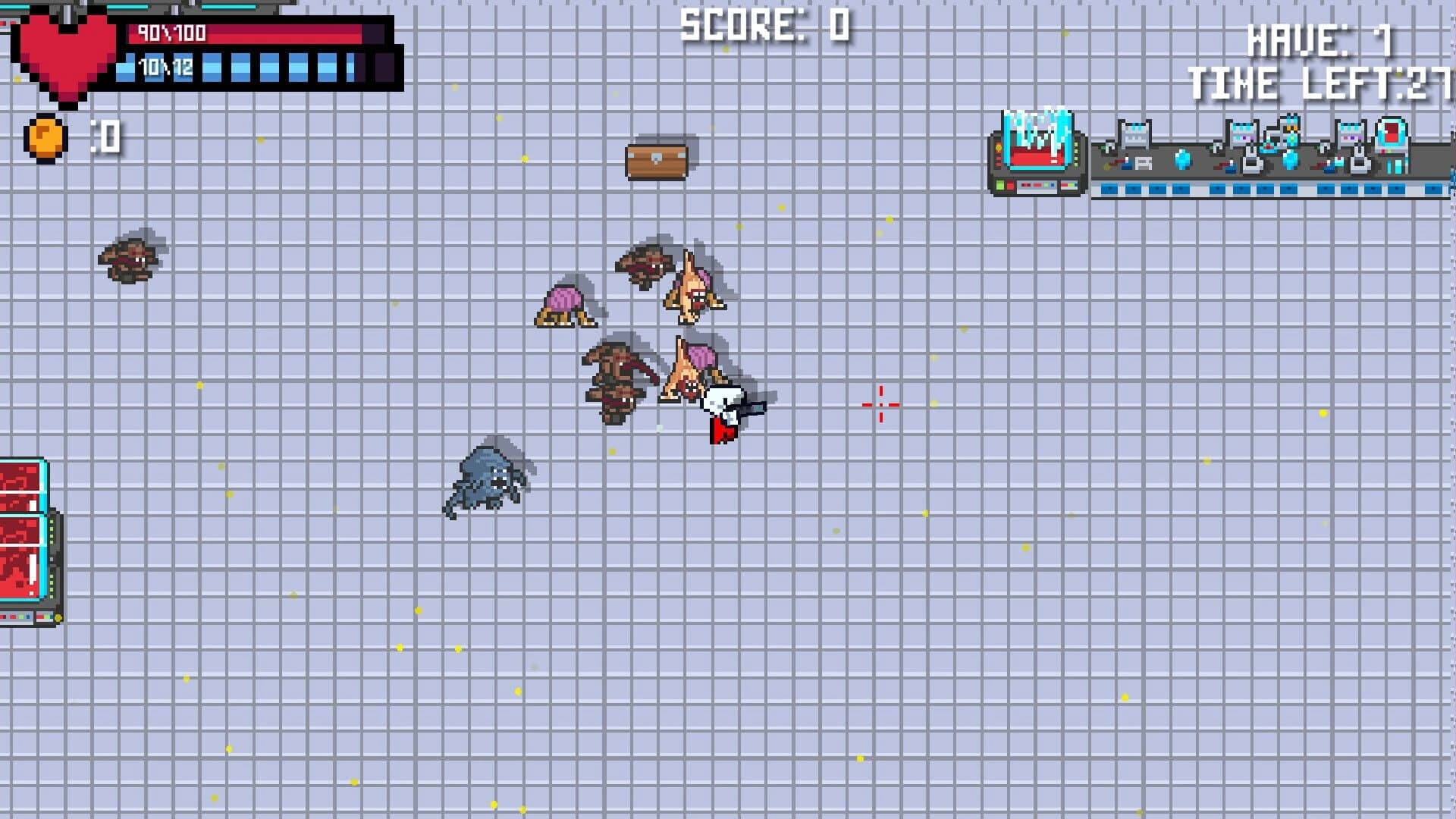Viewport: 1456px width, 819px height.
Task: Click the large blue crystal on the counter
Action: tap(1181, 159)
